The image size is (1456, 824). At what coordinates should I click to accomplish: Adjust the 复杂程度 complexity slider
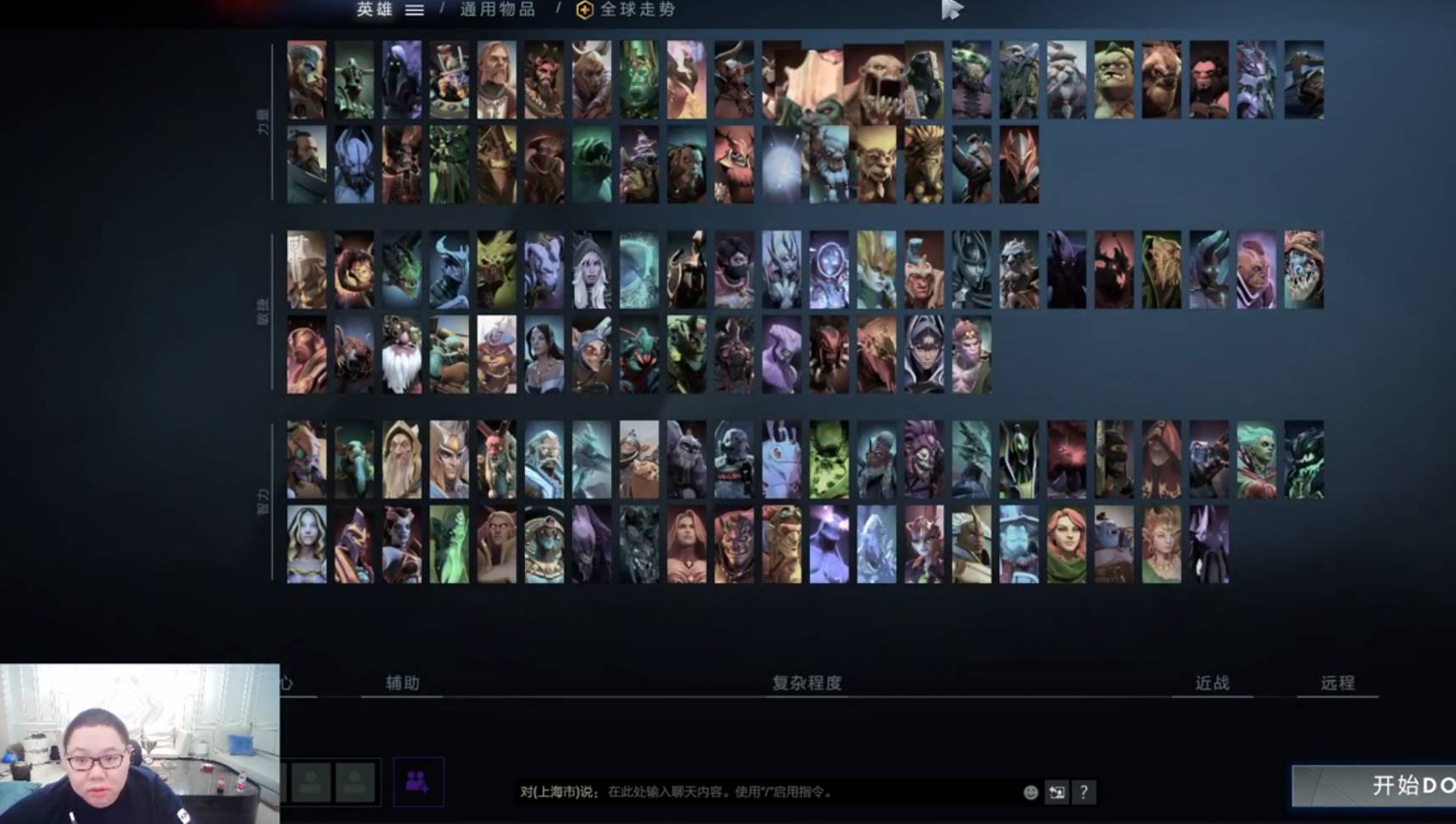click(807, 682)
